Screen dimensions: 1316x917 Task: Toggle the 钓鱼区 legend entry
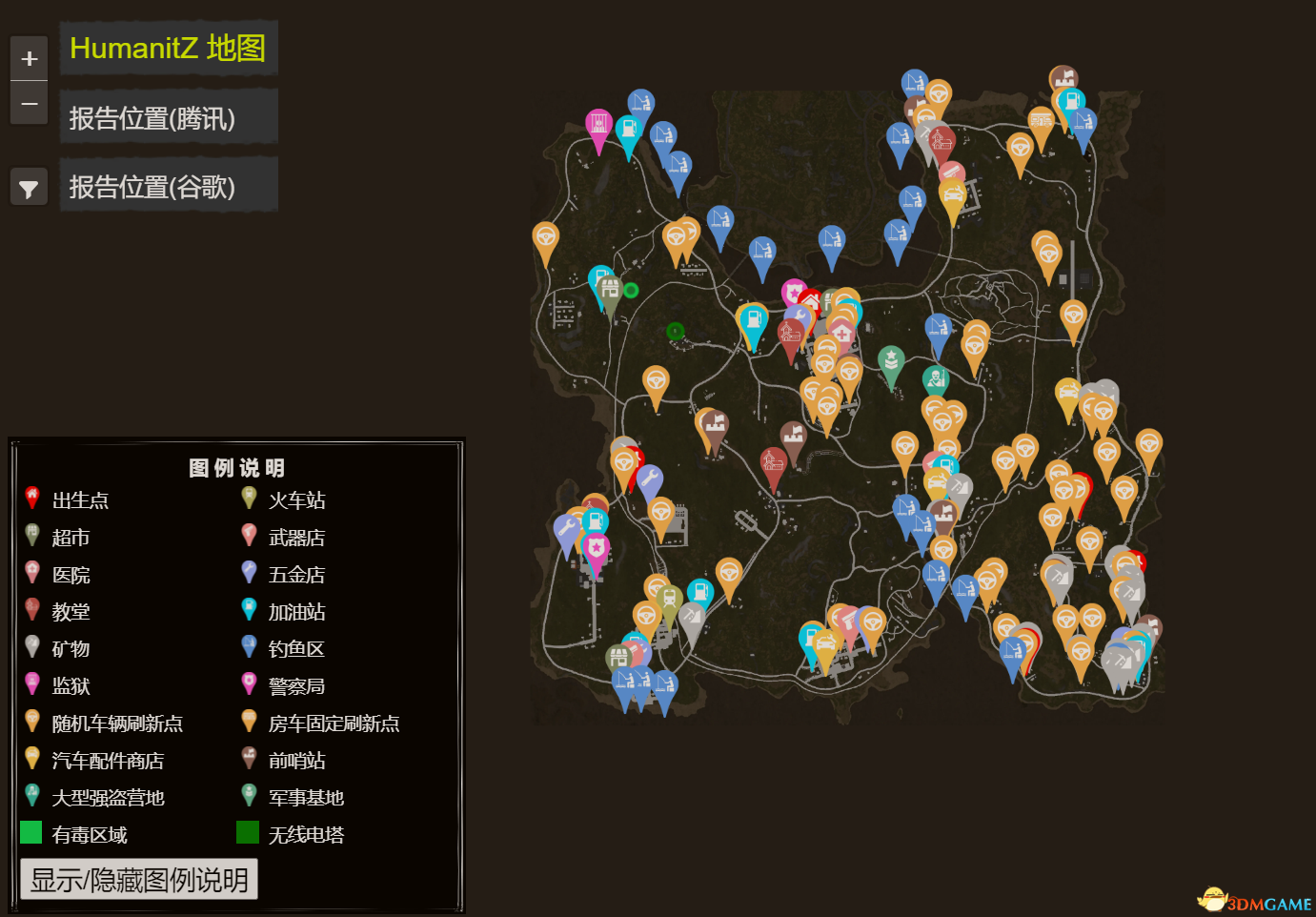coord(249,644)
